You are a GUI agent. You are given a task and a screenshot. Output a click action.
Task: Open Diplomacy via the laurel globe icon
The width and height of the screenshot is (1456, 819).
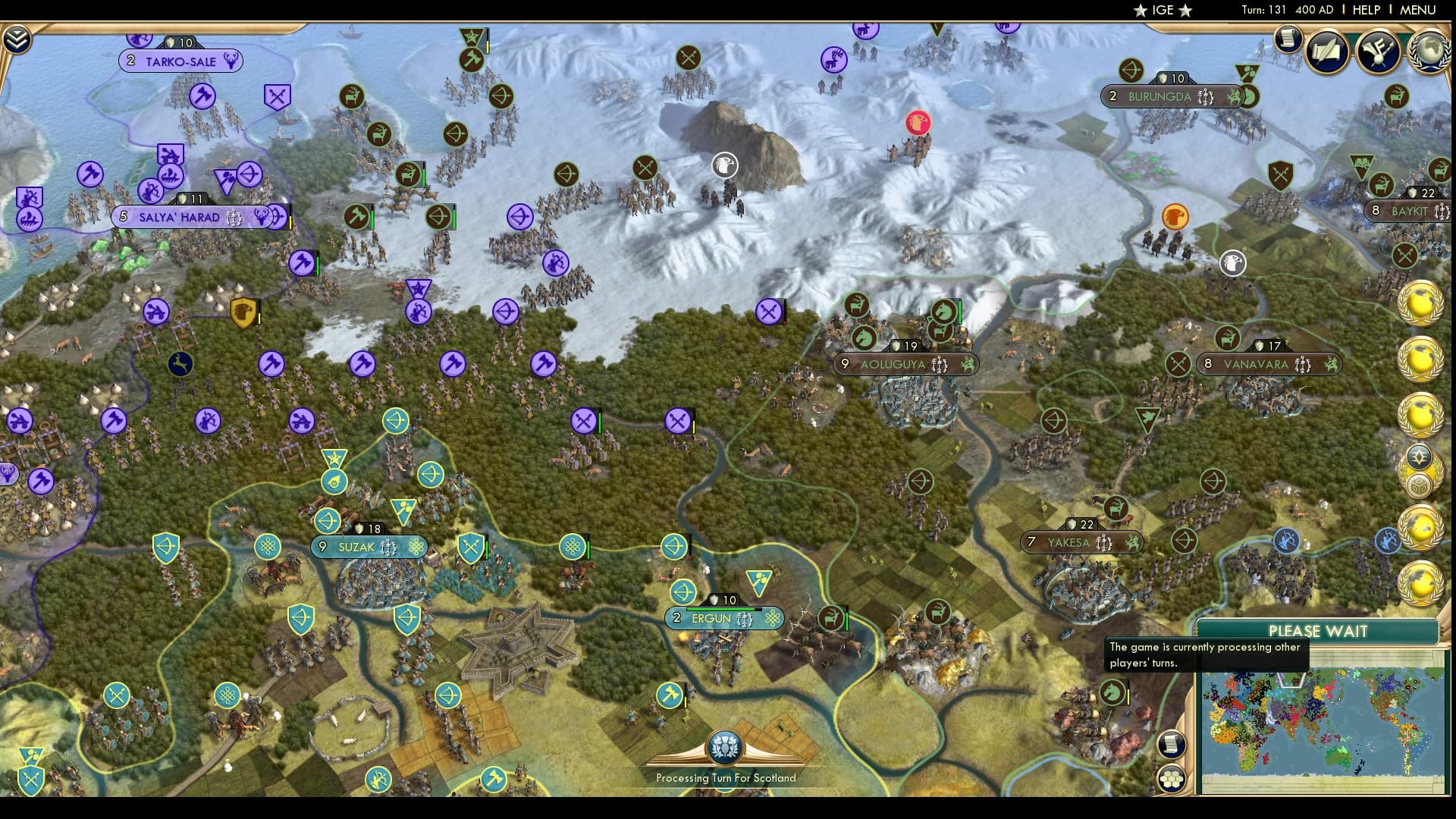coord(1429,51)
